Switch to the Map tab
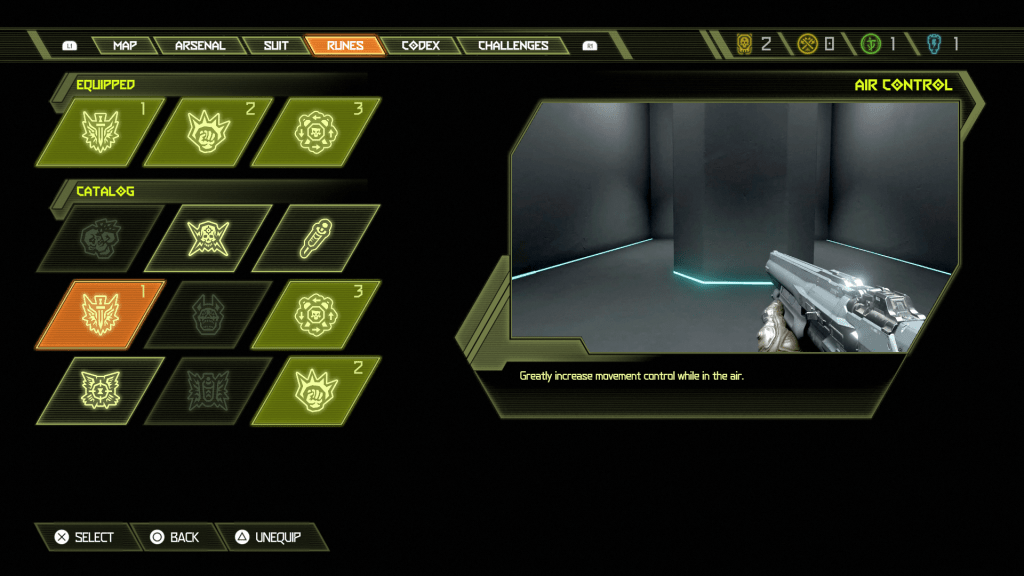The height and width of the screenshot is (576, 1024). [125, 45]
